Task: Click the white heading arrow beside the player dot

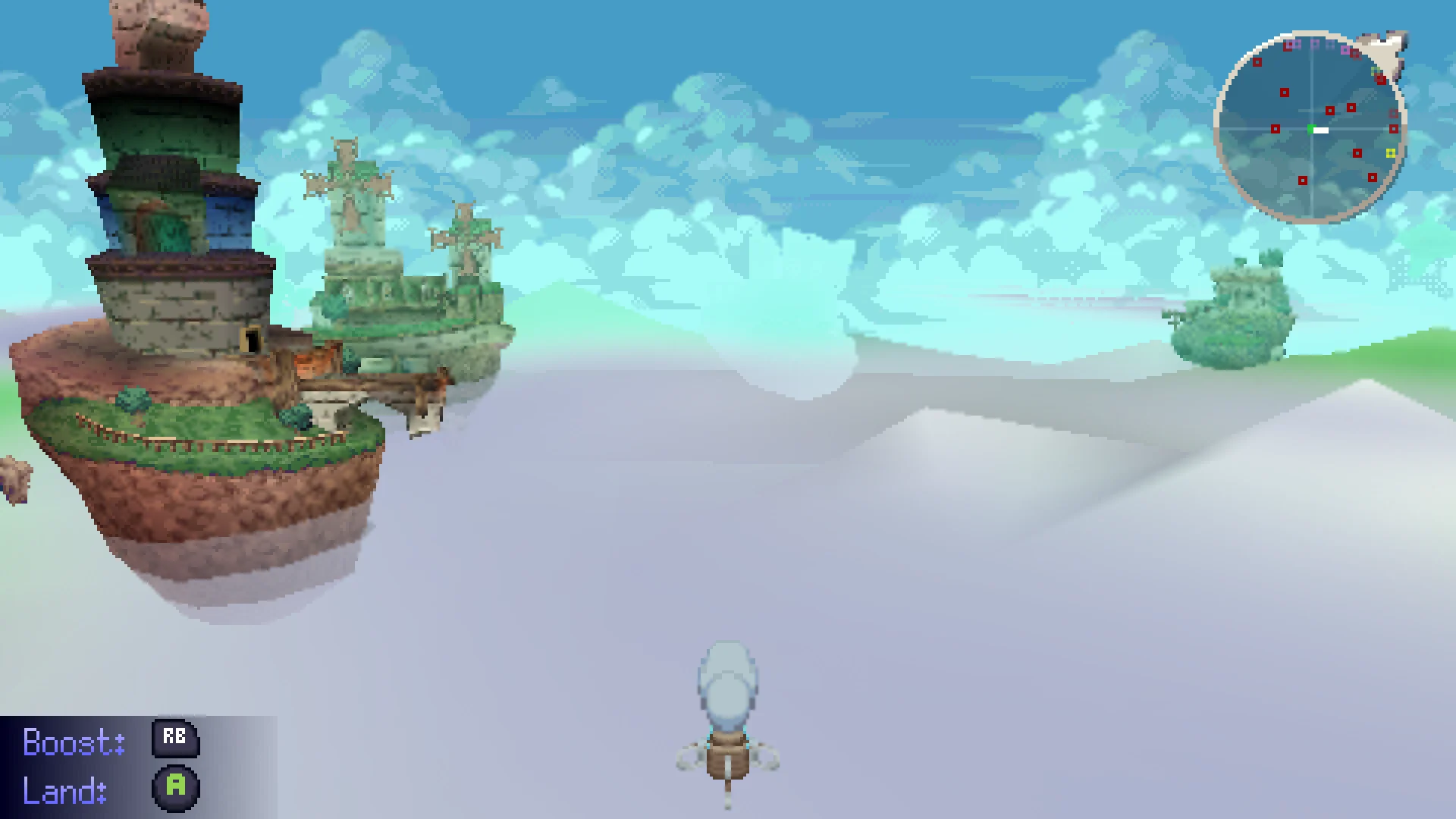Action: pyautogui.click(x=1321, y=131)
